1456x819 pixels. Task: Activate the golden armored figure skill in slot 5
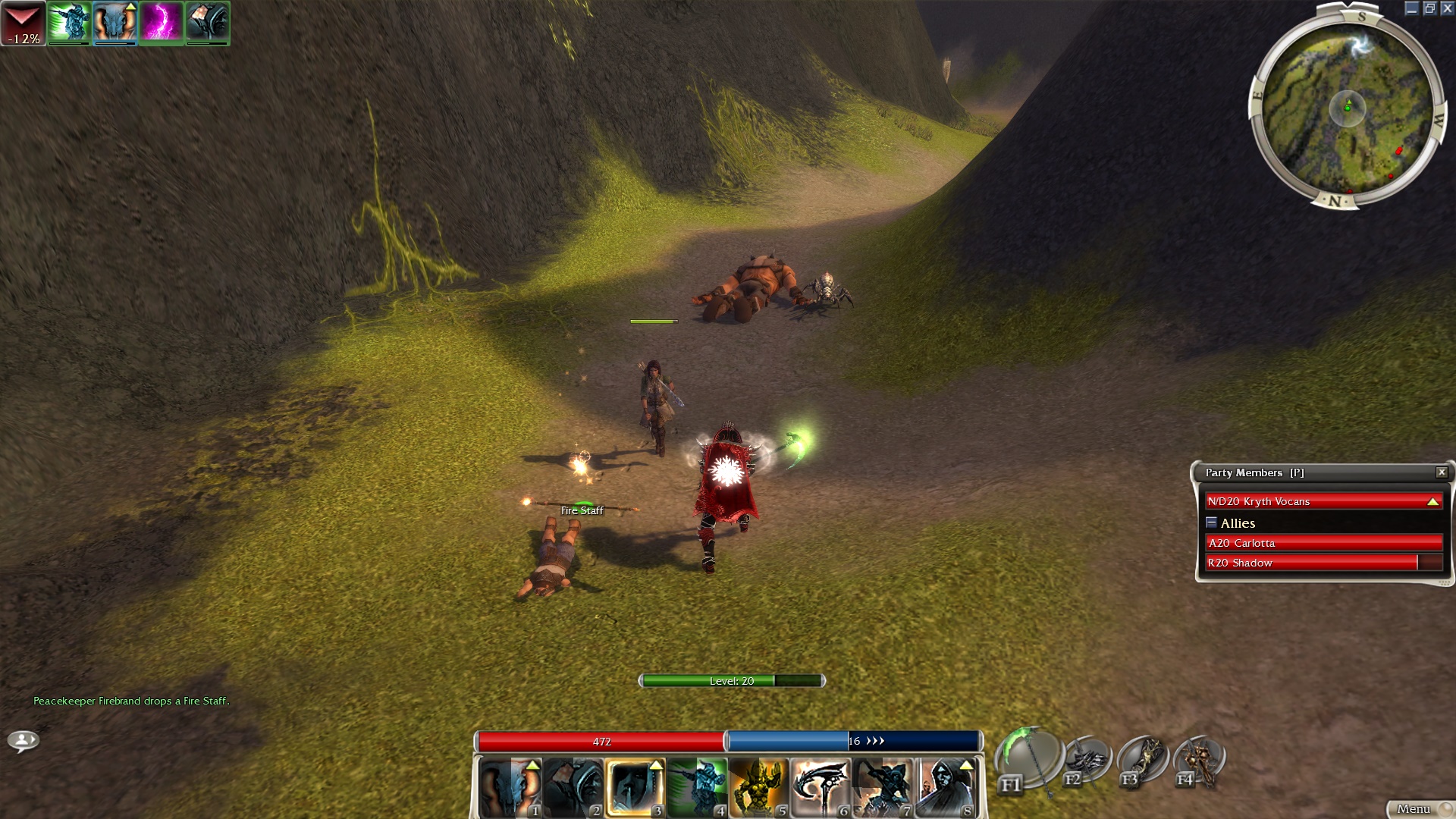tap(759, 787)
